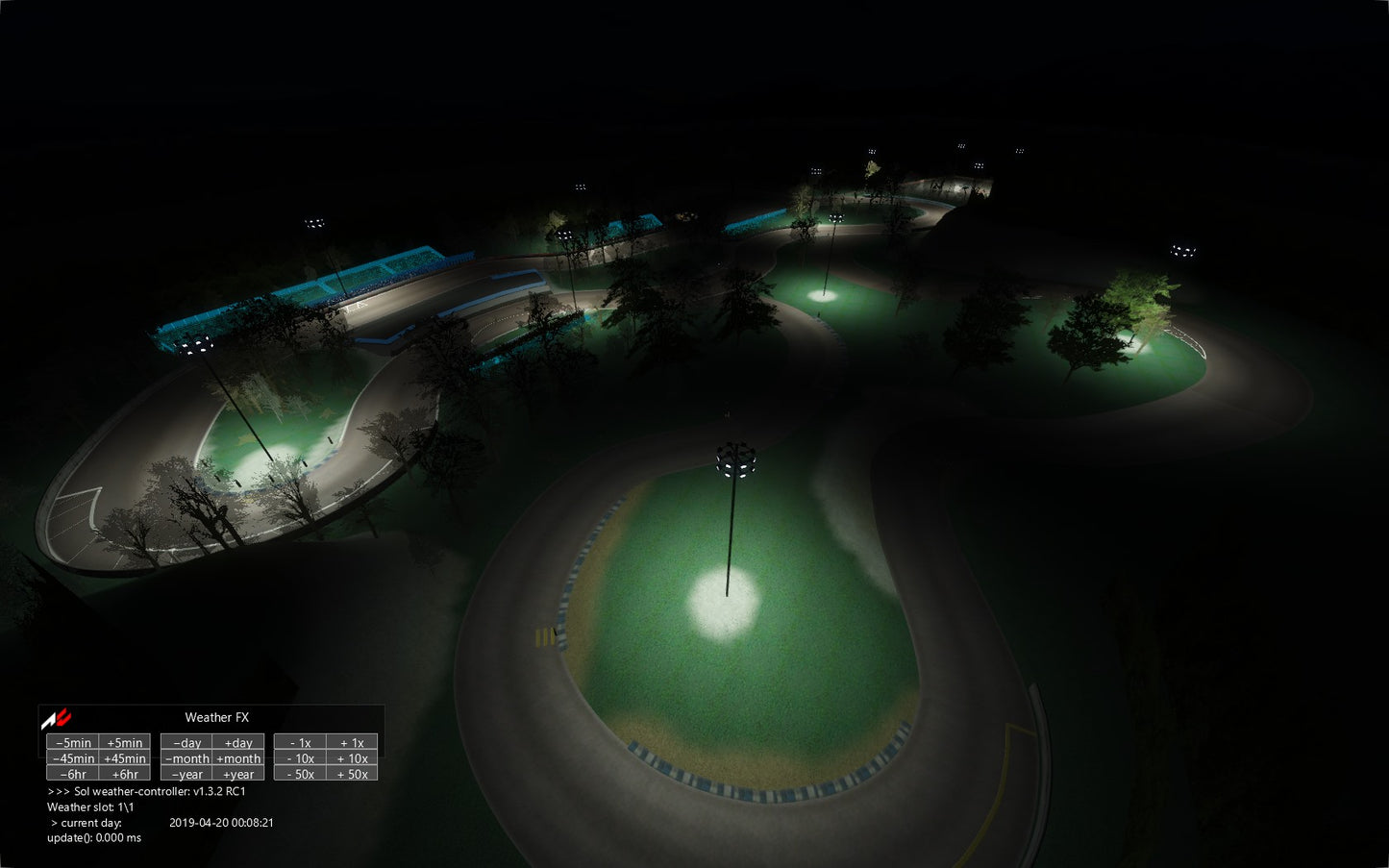Image resolution: width=1389 pixels, height=868 pixels.
Task: Decrease time multiplier with - 1x
Action: pyautogui.click(x=300, y=742)
